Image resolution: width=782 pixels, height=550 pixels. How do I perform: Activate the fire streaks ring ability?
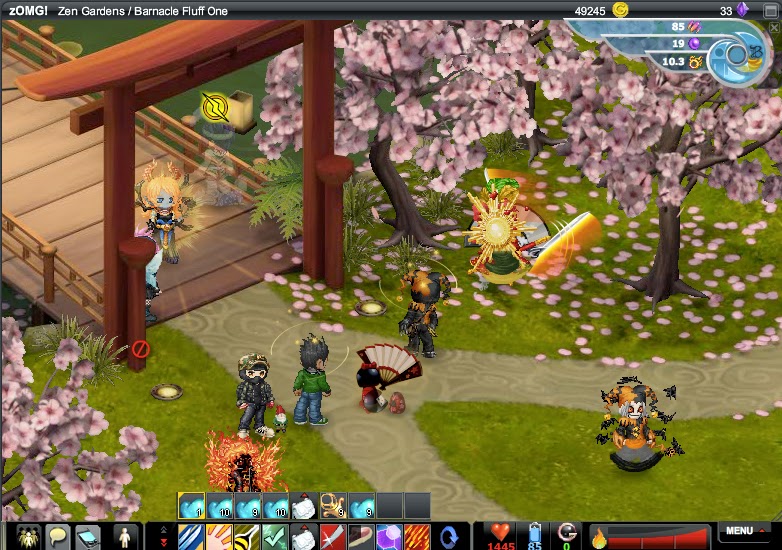(417, 536)
